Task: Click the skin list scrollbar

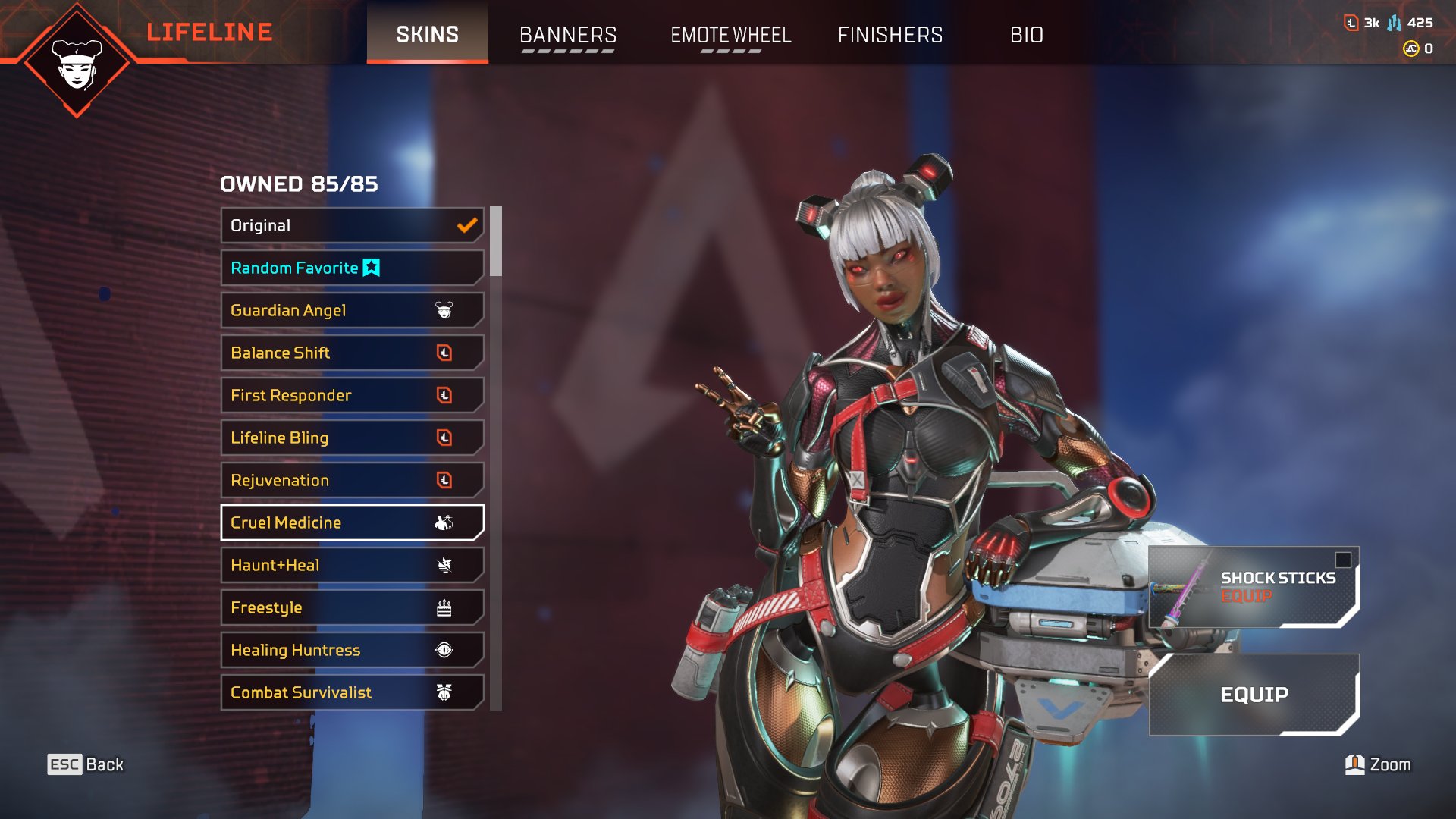Action: (x=496, y=241)
